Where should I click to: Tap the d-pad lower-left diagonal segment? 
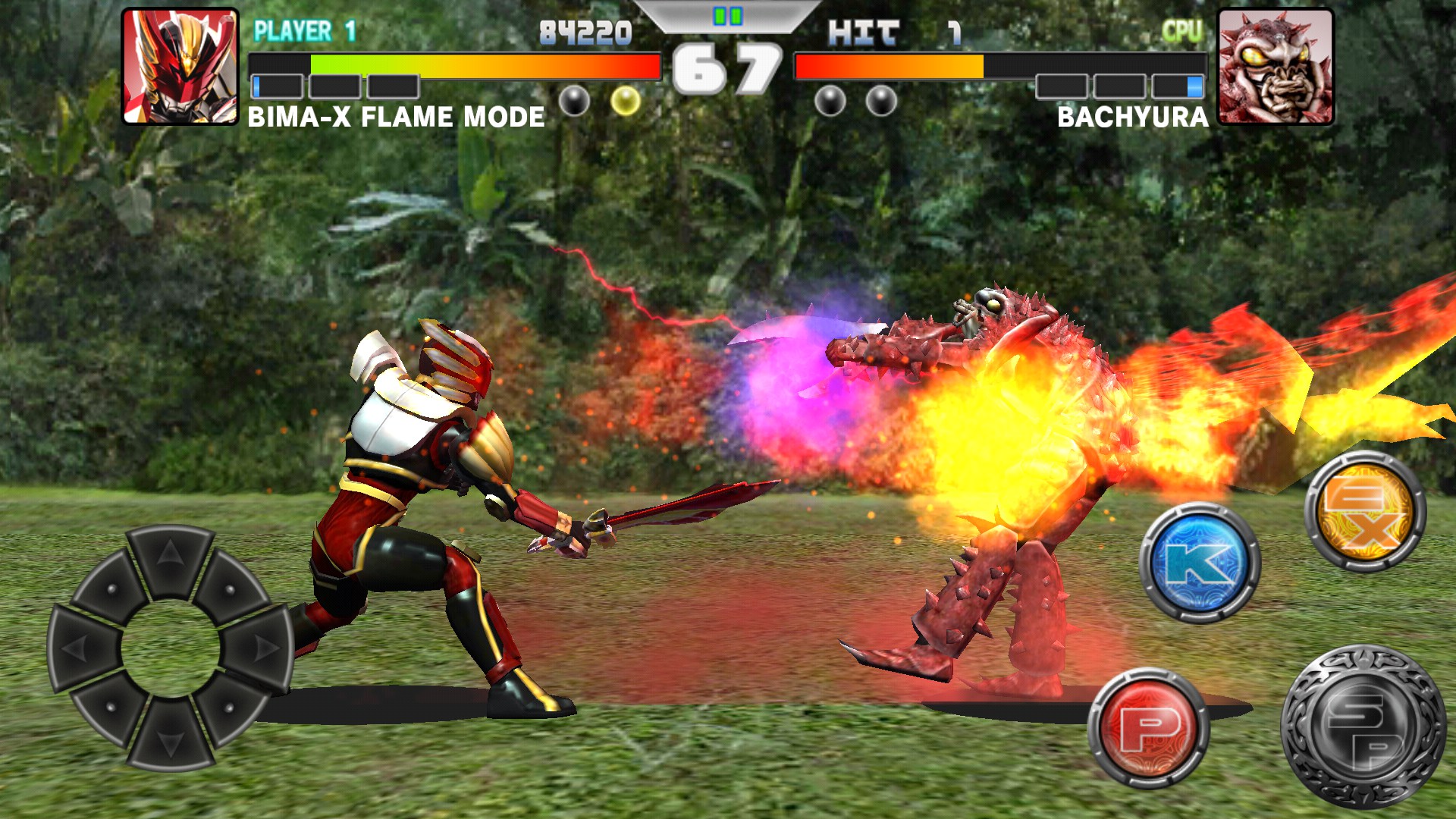(x=111, y=707)
